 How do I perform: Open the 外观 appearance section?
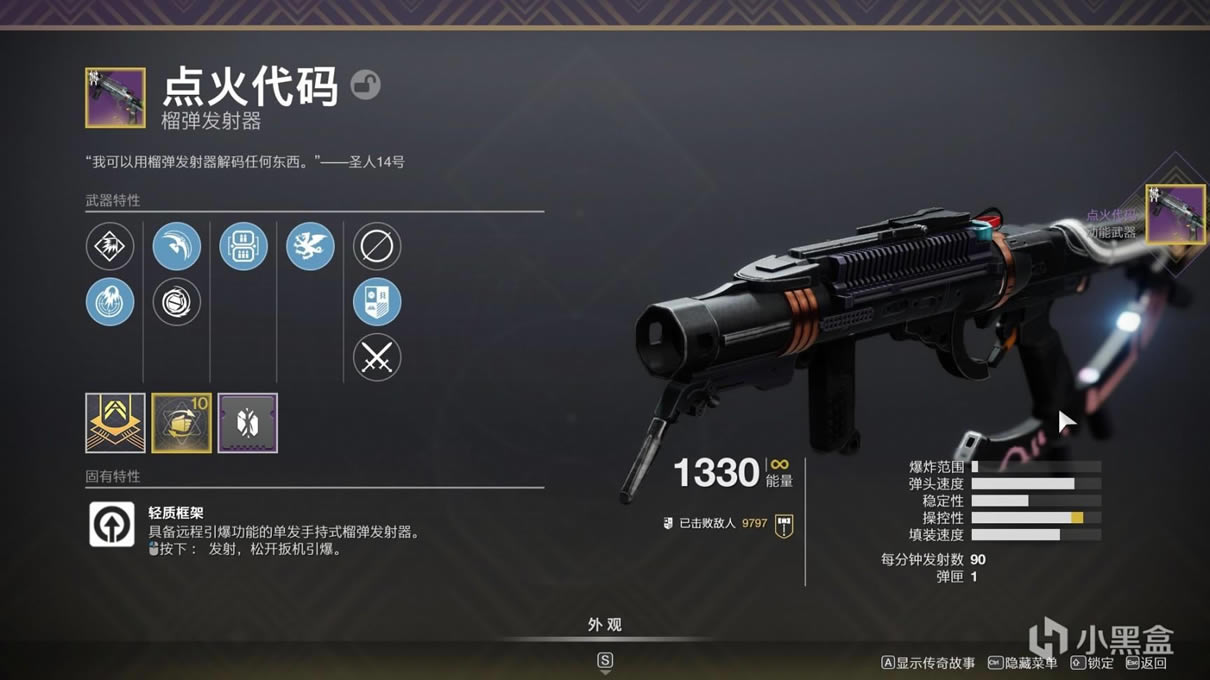pos(605,625)
